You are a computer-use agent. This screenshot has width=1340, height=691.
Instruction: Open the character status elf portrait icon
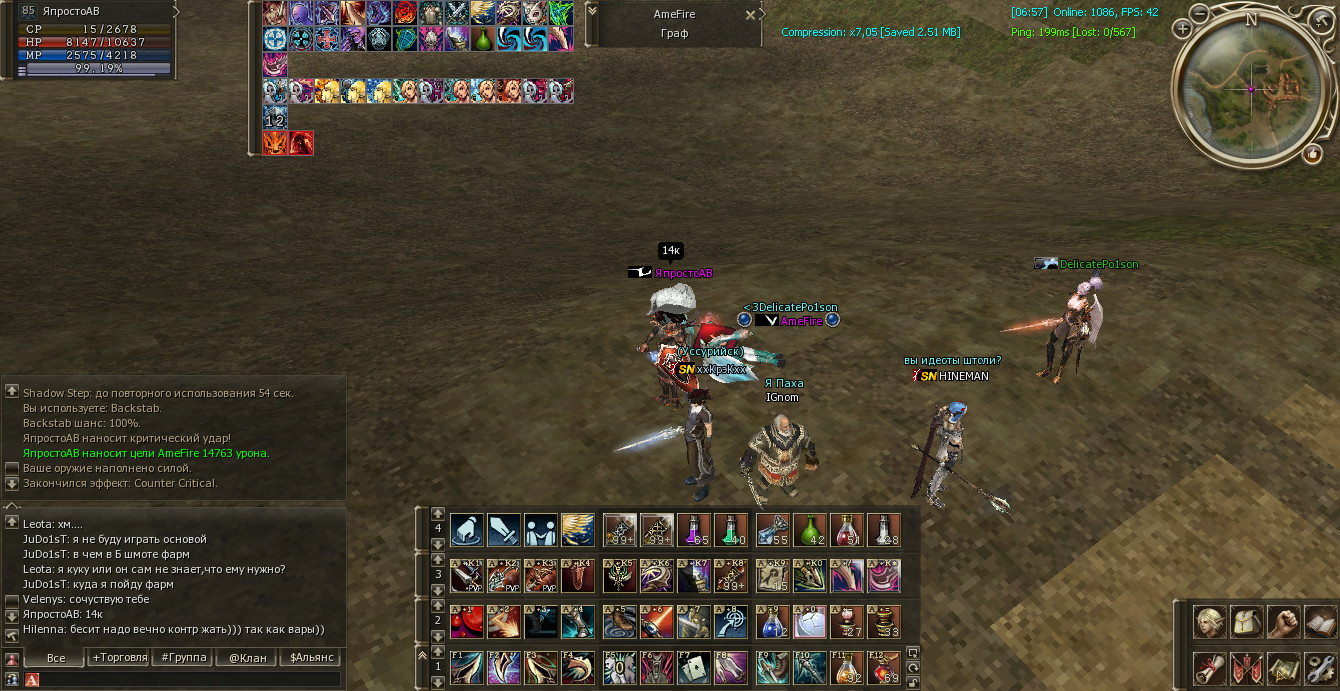(x=1210, y=623)
